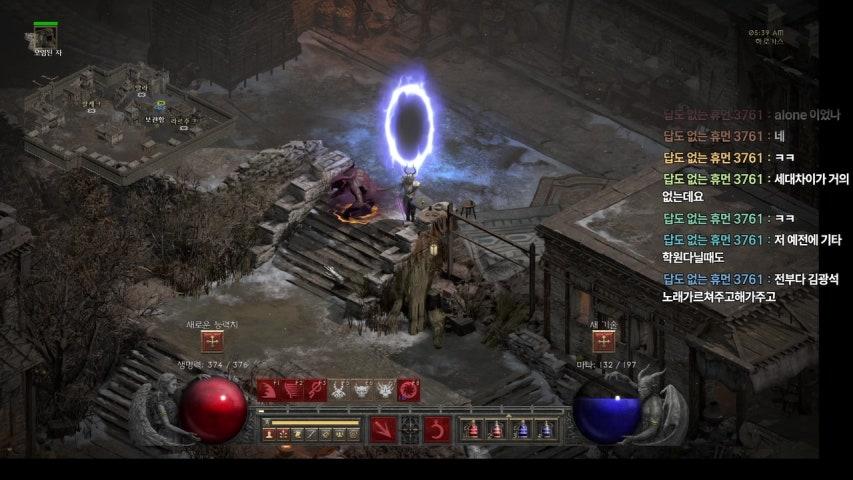Open the character icon in the mini panel
This screenshot has height=480, width=853.
(270, 434)
